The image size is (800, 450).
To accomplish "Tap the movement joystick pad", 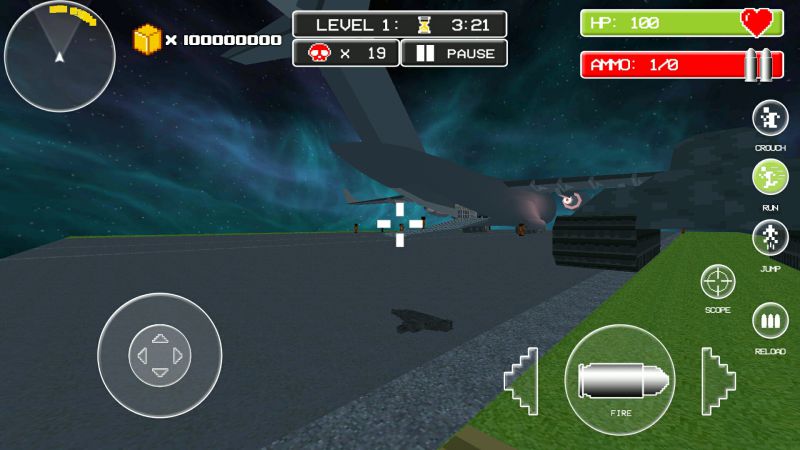I will pos(159,355).
